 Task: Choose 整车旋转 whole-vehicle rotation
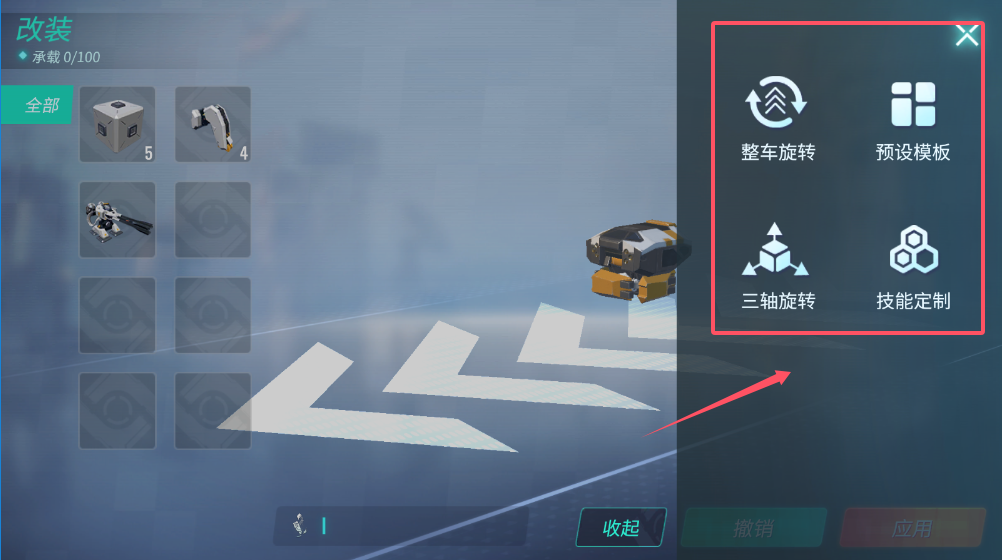click(777, 121)
